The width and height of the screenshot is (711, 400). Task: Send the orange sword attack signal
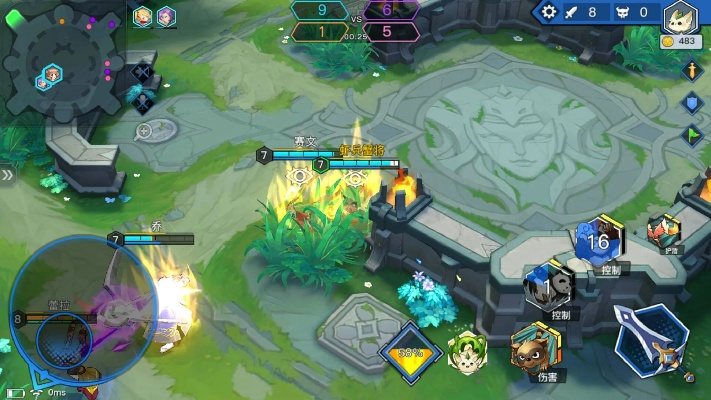click(x=691, y=71)
